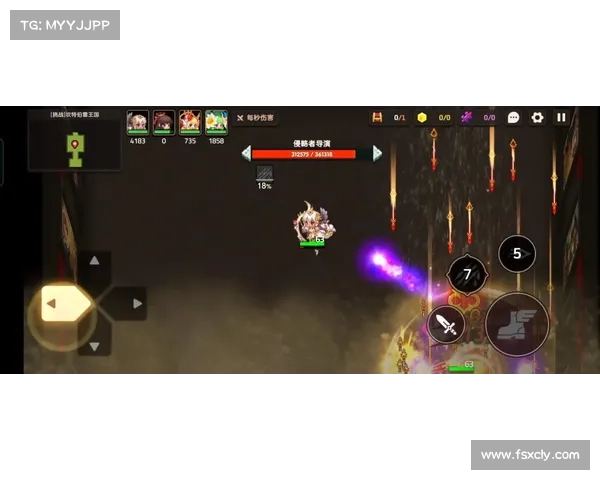
Task: Move right with the D-pad arrow
Action: point(137,303)
